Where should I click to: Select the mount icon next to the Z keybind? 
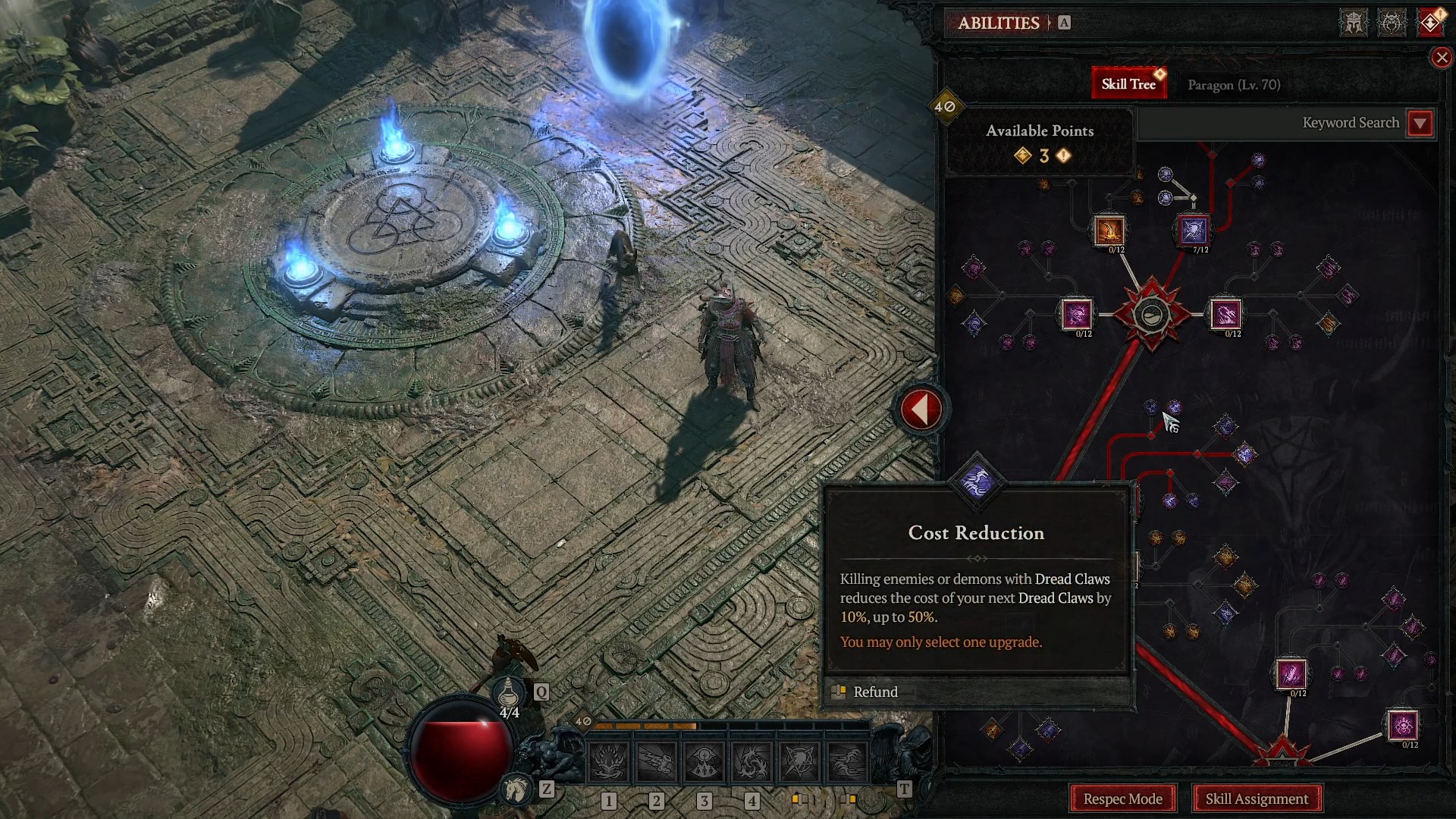[515, 790]
